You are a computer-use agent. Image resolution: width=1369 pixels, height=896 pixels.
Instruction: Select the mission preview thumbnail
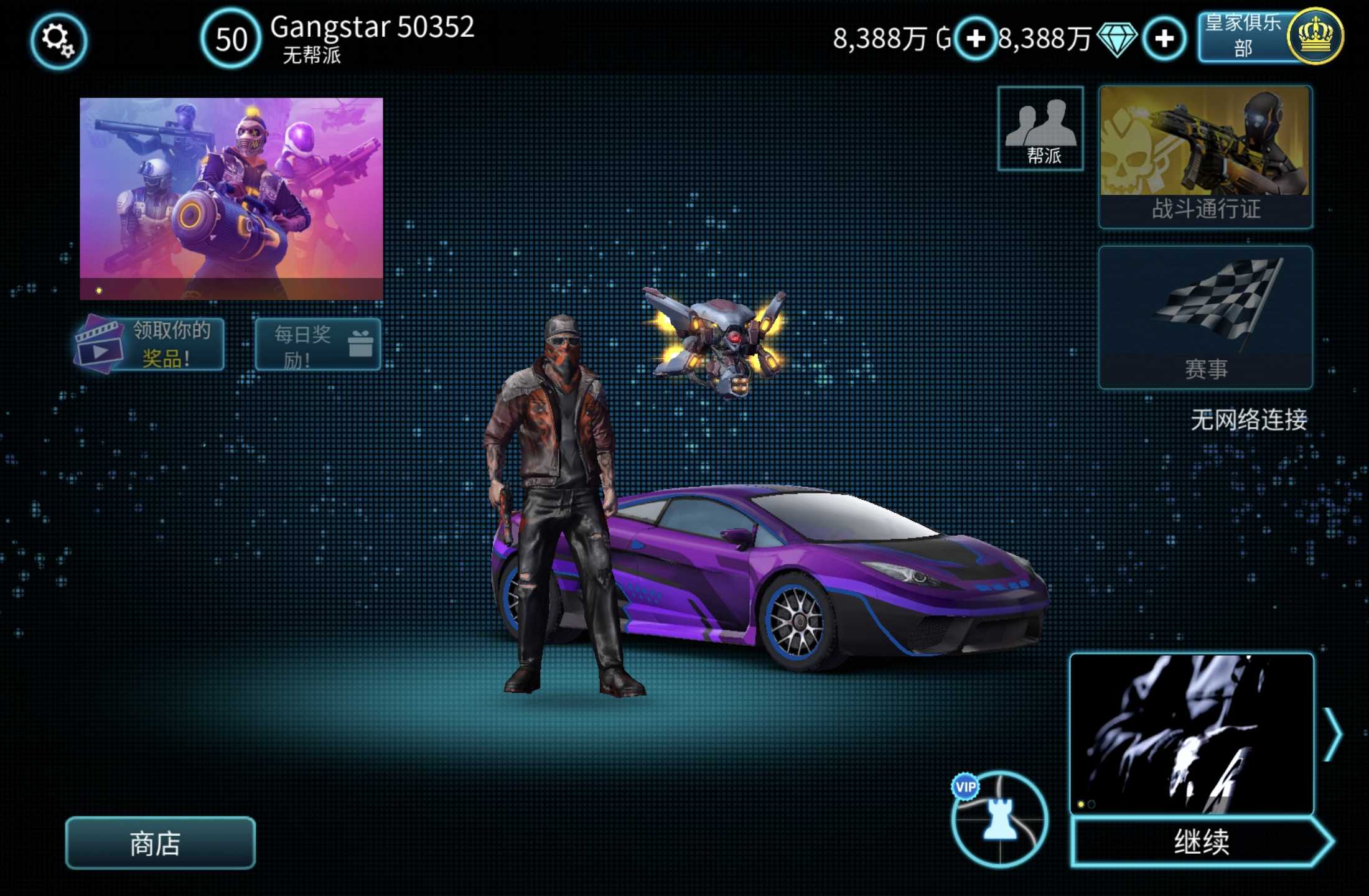tap(1191, 734)
